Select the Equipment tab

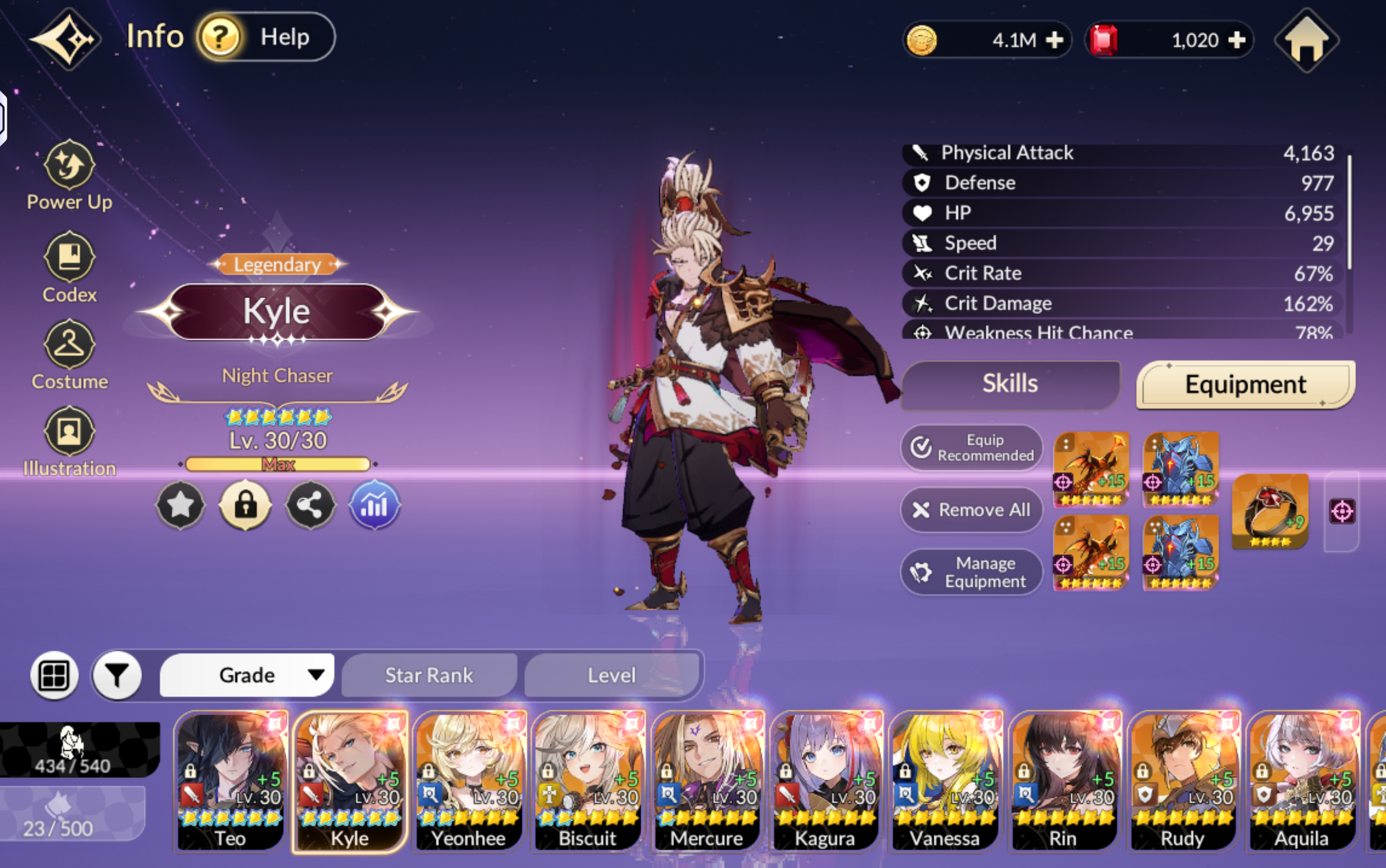click(1245, 384)
